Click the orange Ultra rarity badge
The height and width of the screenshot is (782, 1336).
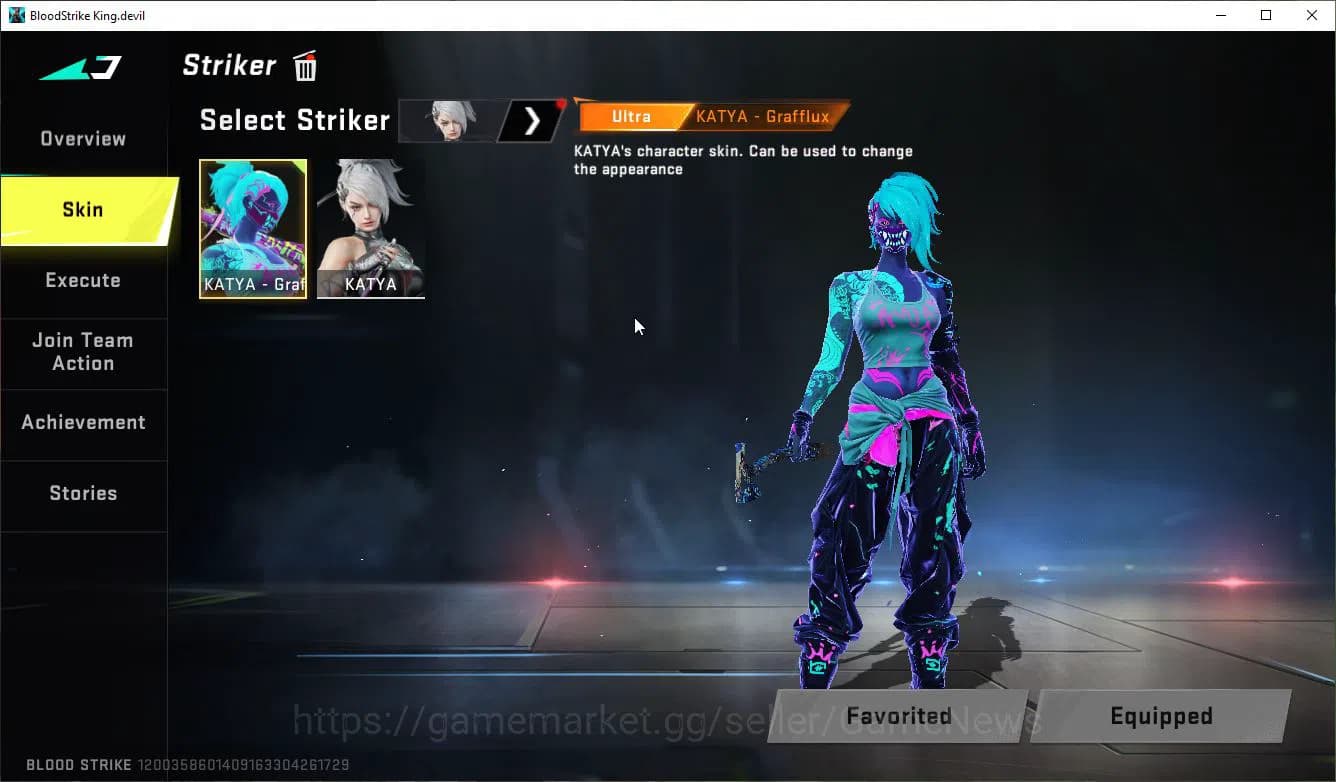click(632, 116)
